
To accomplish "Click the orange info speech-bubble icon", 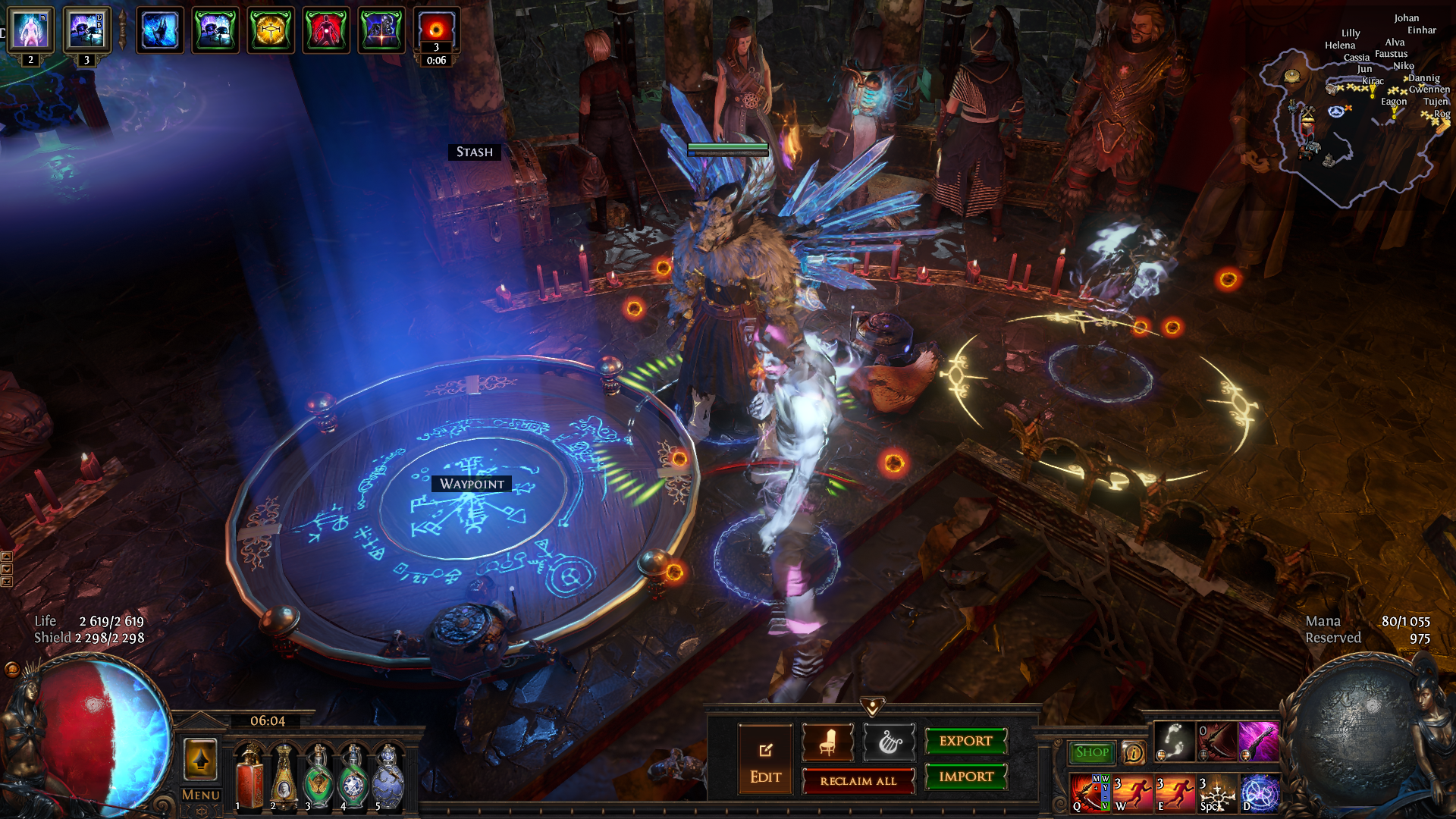I will point(1133,752).
